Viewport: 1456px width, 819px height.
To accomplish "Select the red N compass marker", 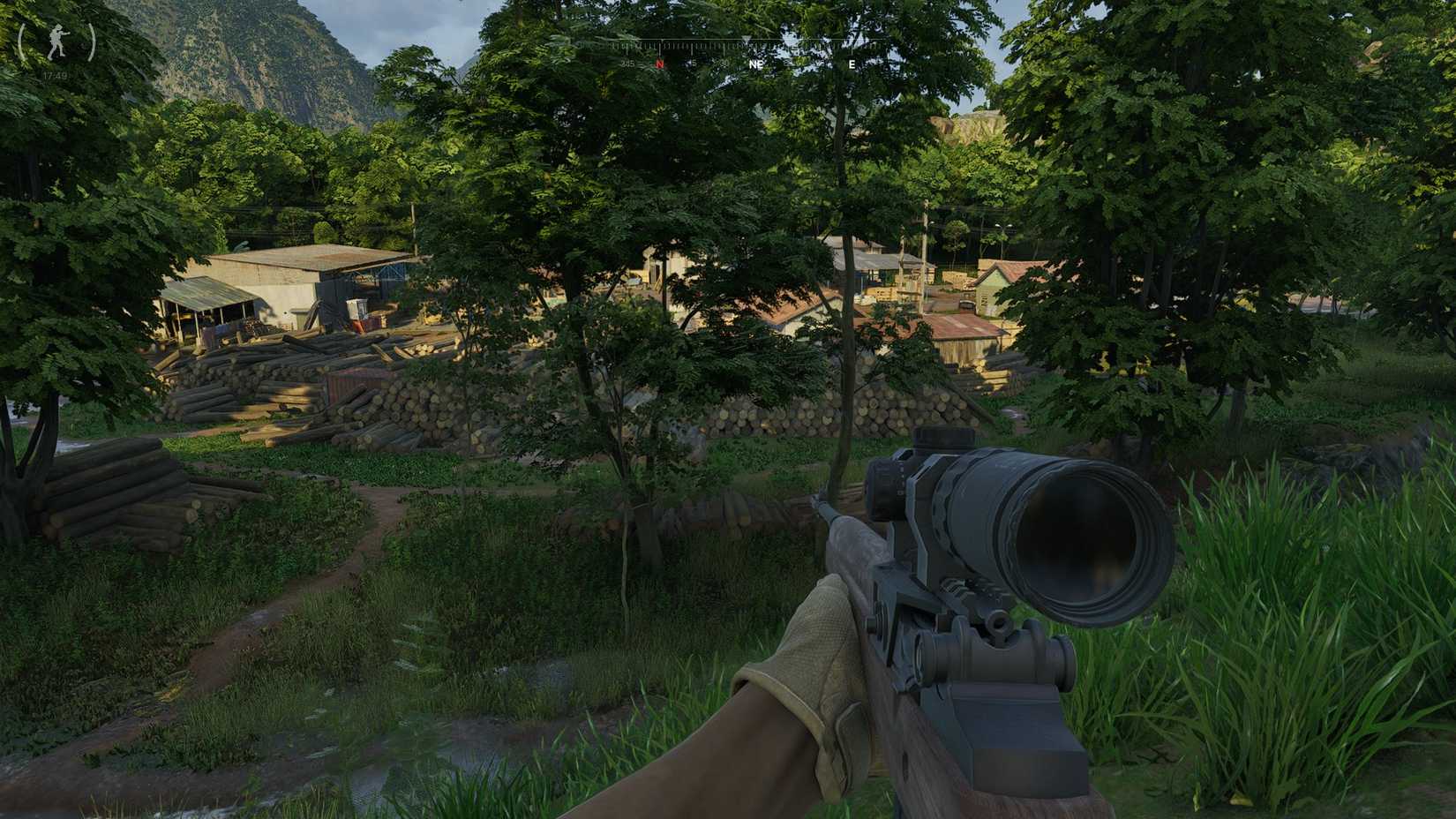I will 659,64.
